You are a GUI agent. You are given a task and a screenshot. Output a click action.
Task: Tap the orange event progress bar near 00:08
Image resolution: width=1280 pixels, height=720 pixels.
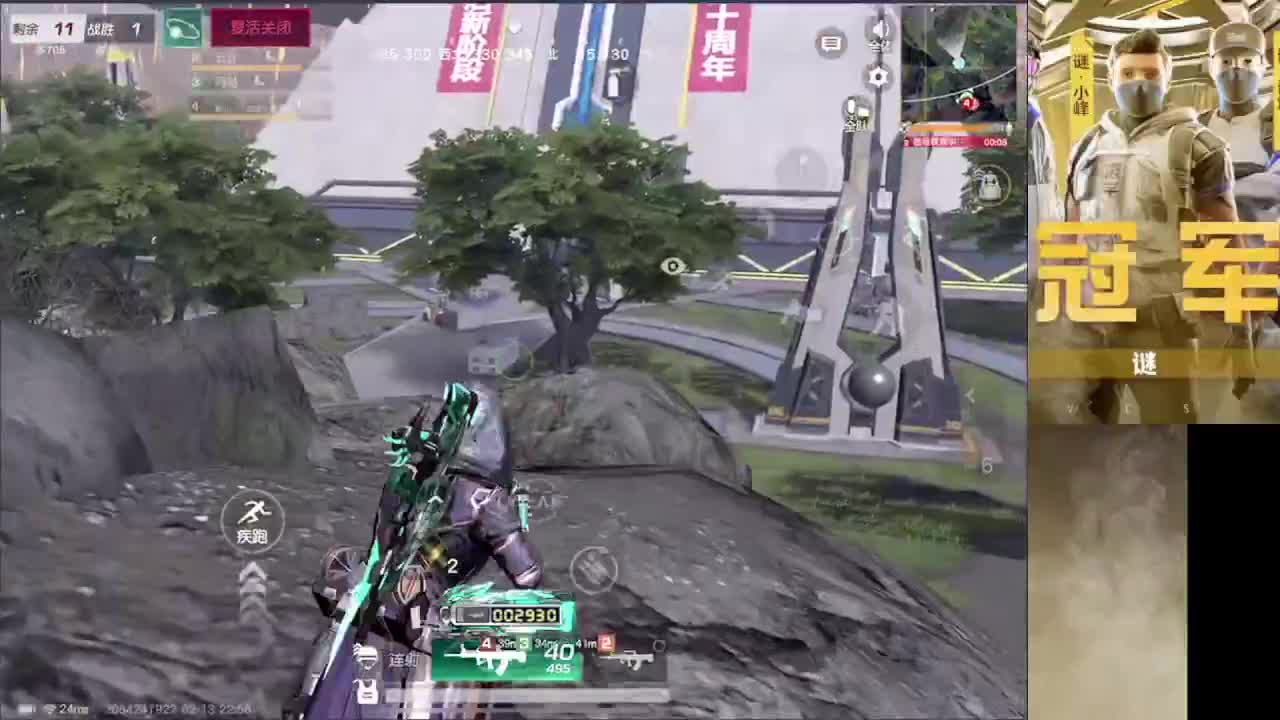pyautogui.click(x=951, y=125)
